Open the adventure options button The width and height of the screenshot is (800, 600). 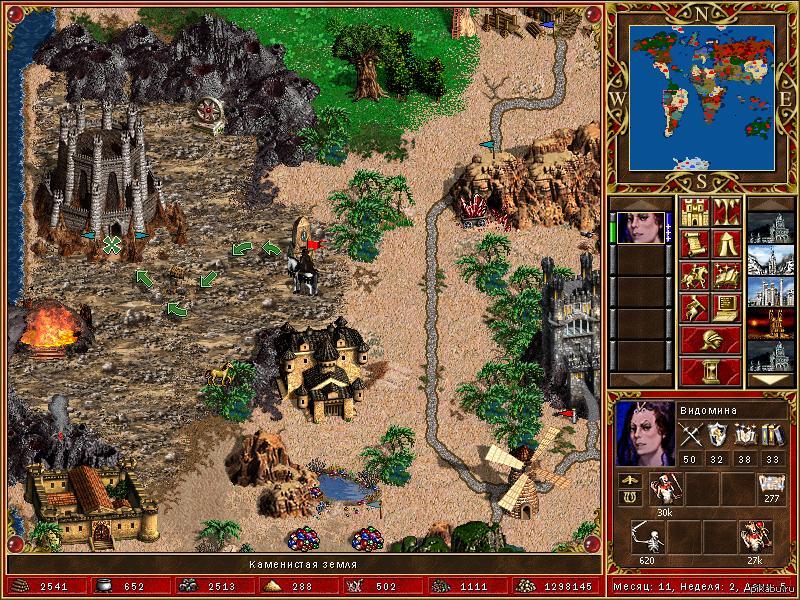point(695,307)
